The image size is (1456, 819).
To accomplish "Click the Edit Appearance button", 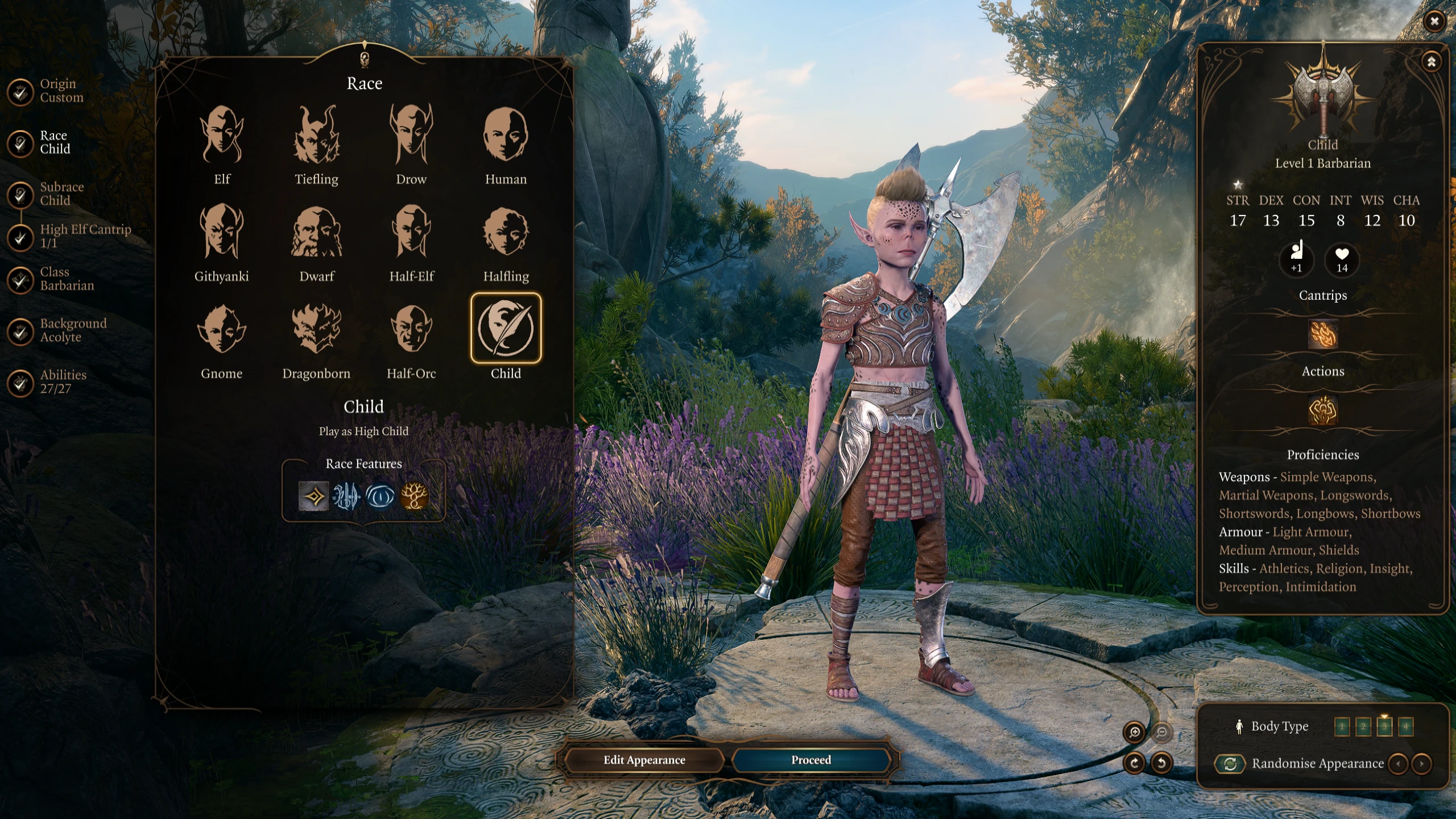I will [644, 760].
